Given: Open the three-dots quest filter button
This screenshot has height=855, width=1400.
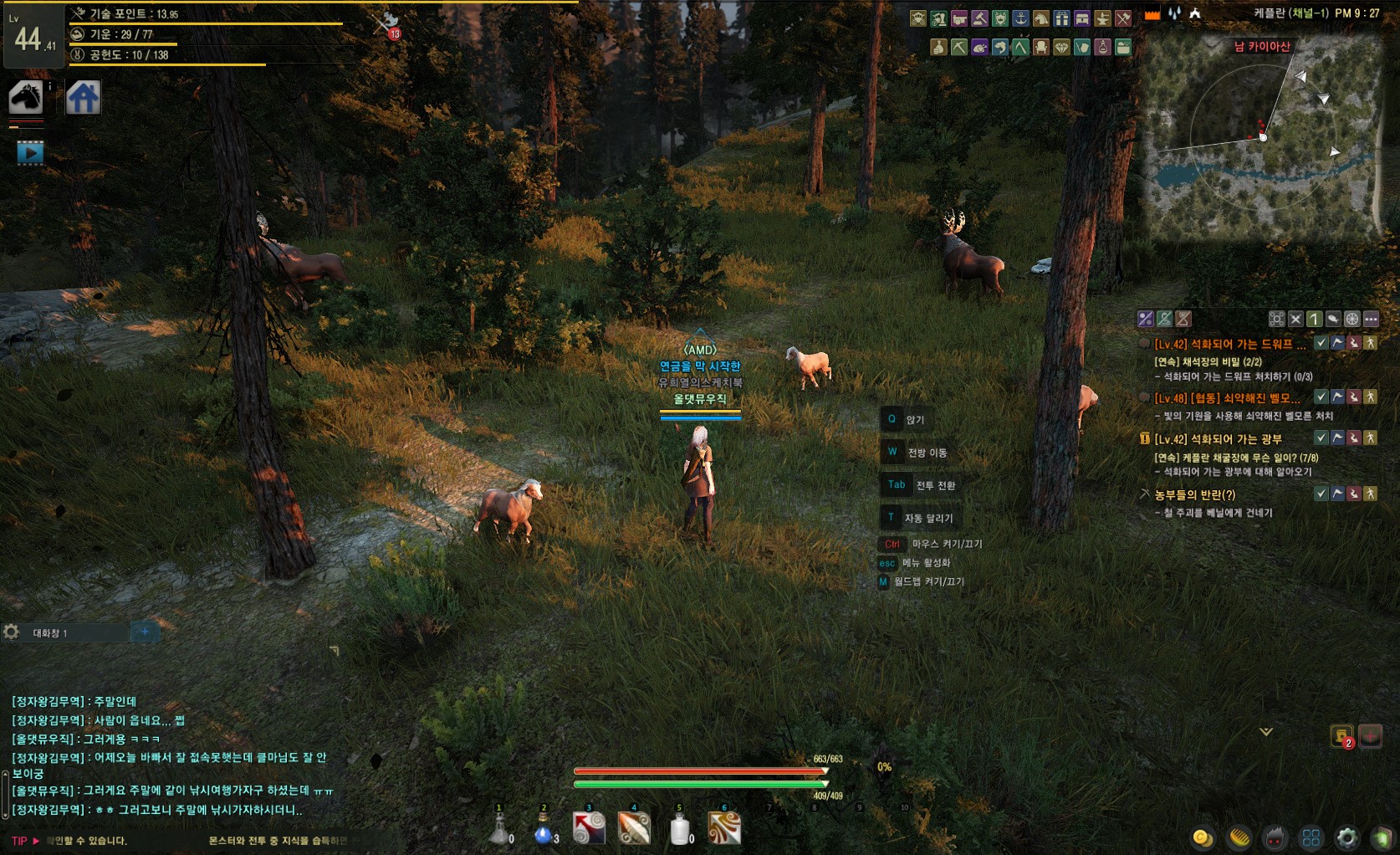Looking at the screenshot, I should (1371, 319).
